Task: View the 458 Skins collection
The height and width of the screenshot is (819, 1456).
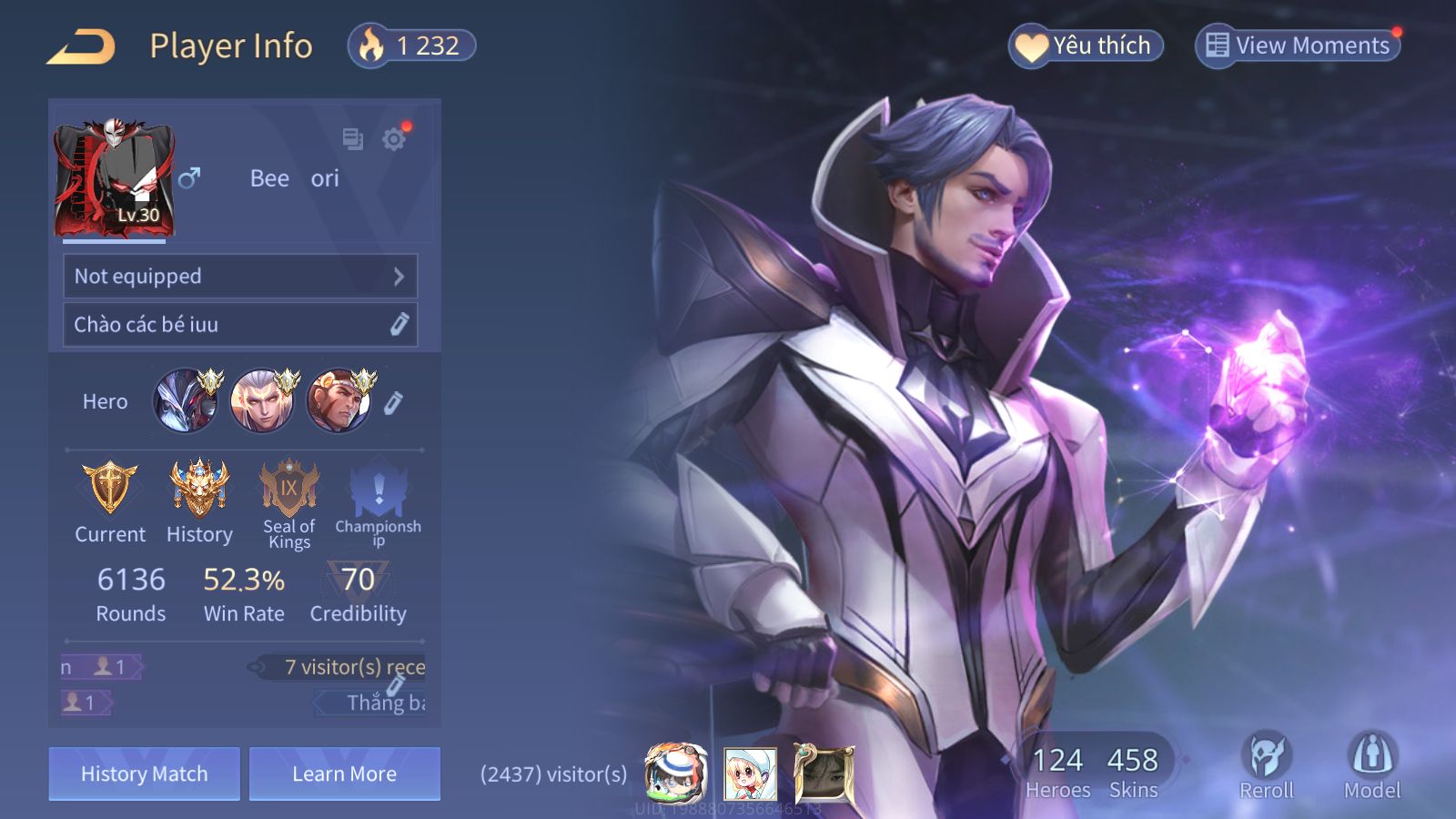Action: [x=1133, y=772]
